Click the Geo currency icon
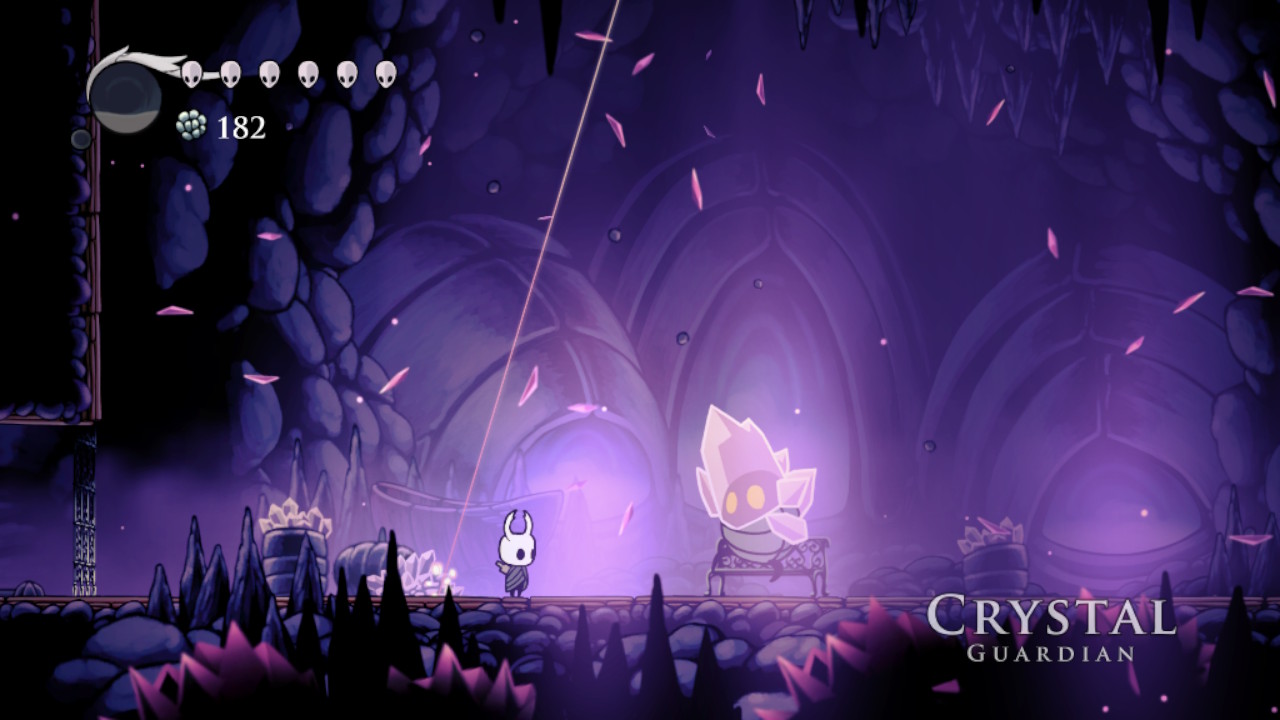1280x720 pixels. (x=191, y=125)
